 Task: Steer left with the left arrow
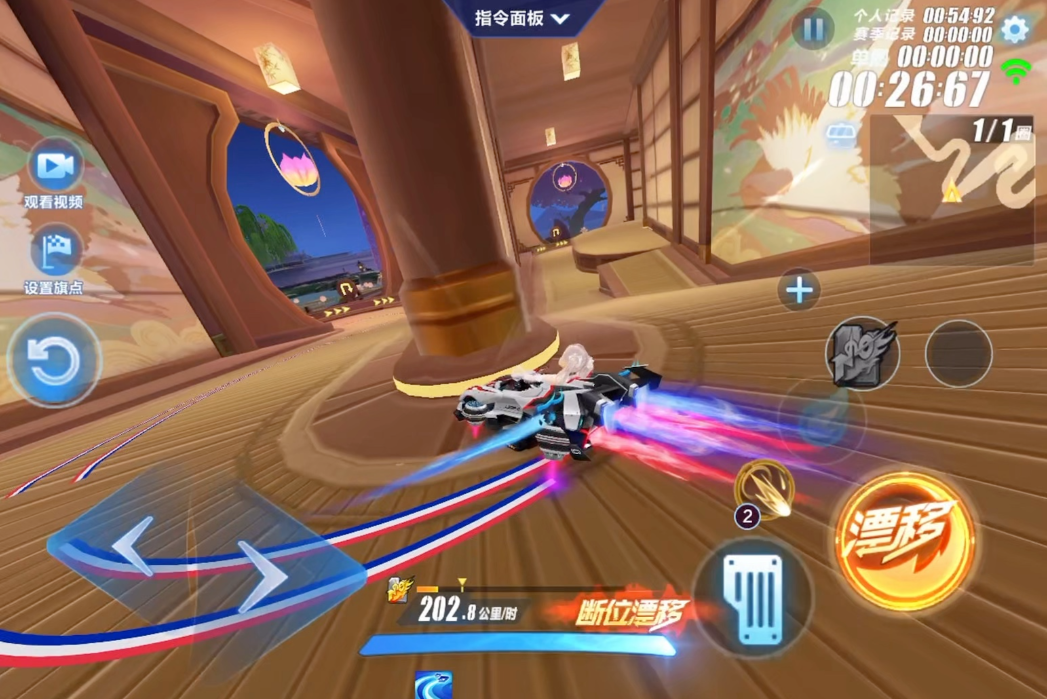click(131, 546)
